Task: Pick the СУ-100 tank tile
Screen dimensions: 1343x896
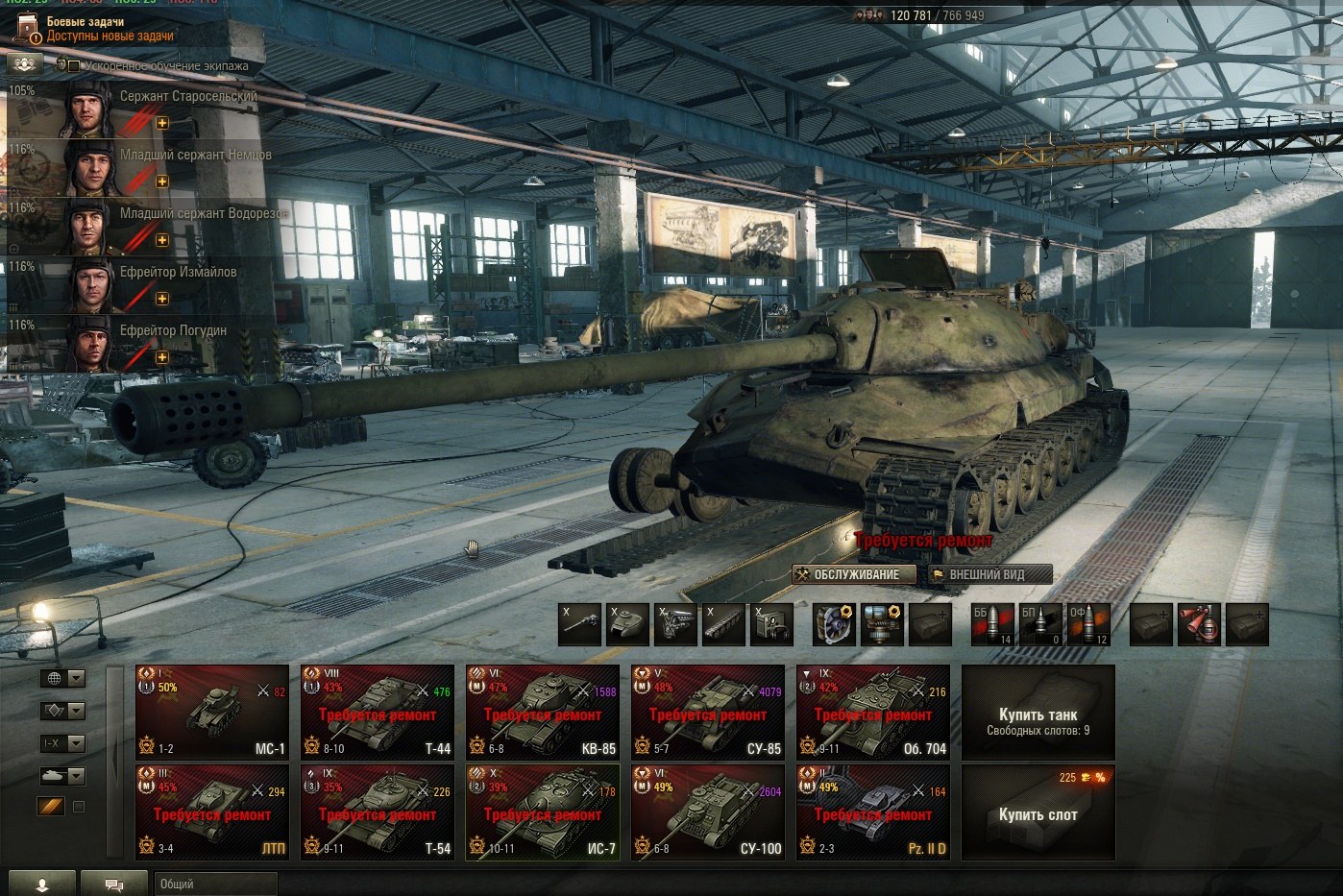Action: [708, 811]
